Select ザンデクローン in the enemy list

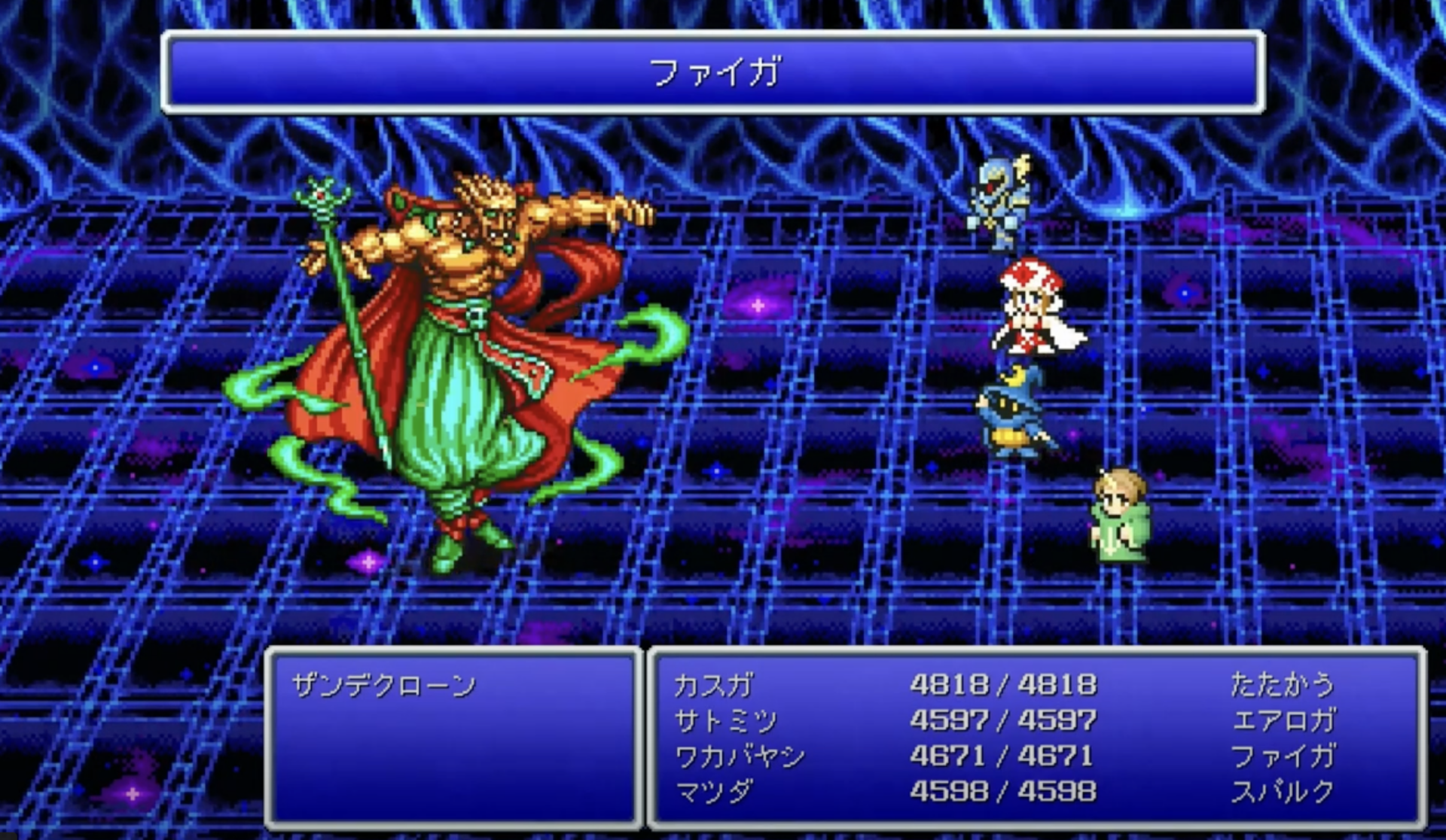(384, 685)
